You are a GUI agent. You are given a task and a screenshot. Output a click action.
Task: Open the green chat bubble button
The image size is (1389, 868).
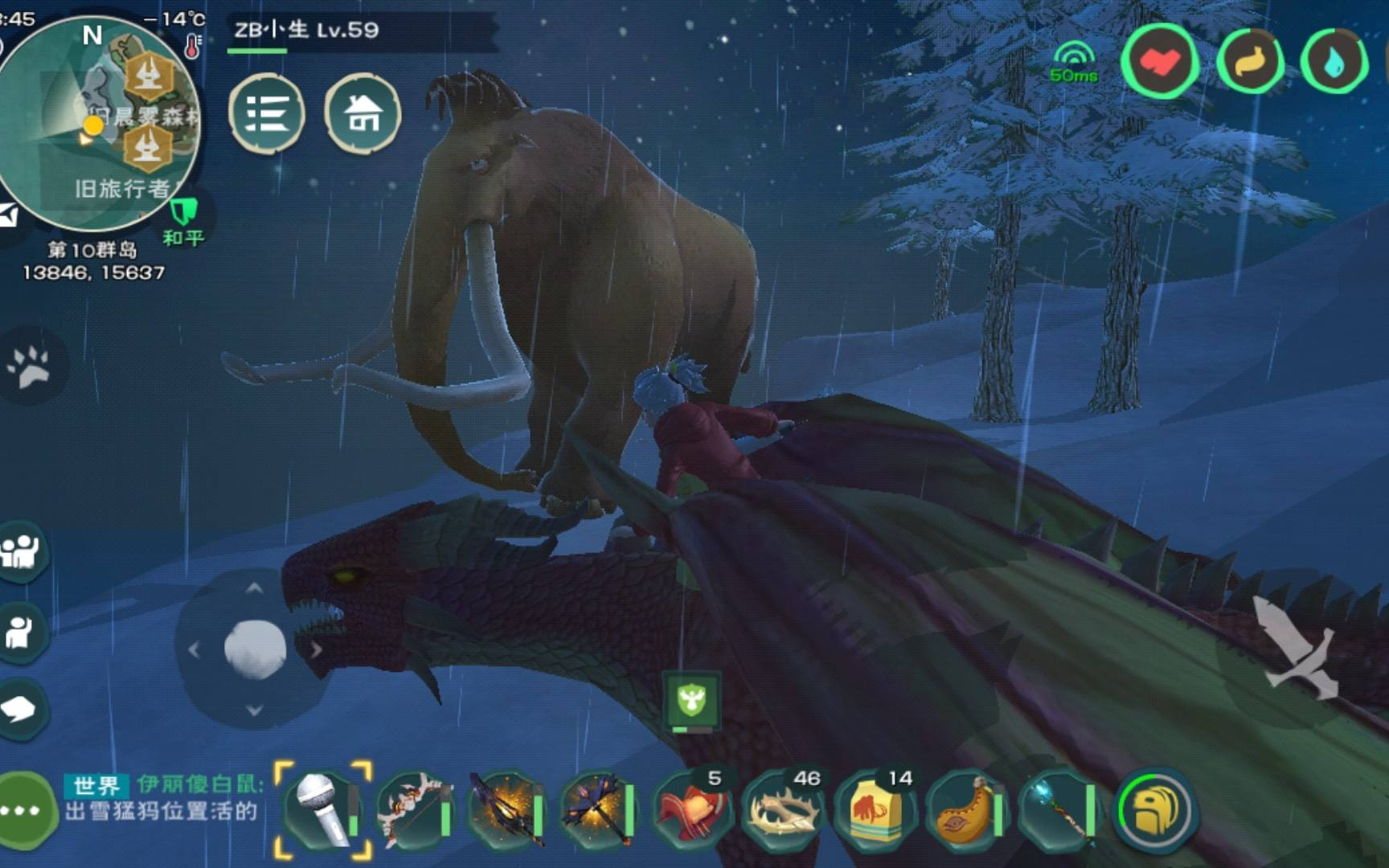[23, 810]
